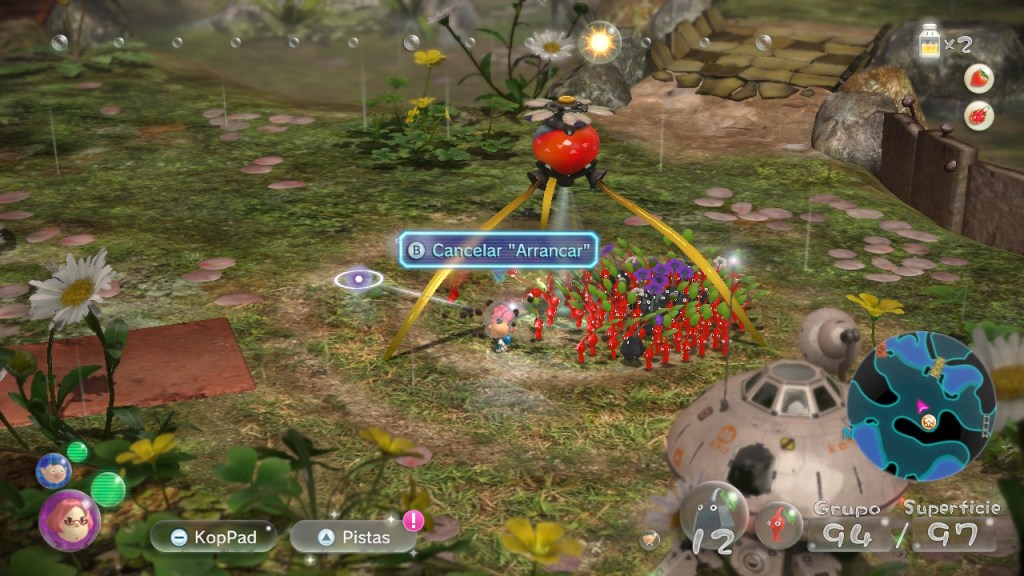Click the circular radar minimap
This screenshot has height=576, width=1024.
(x=921, y=392)
